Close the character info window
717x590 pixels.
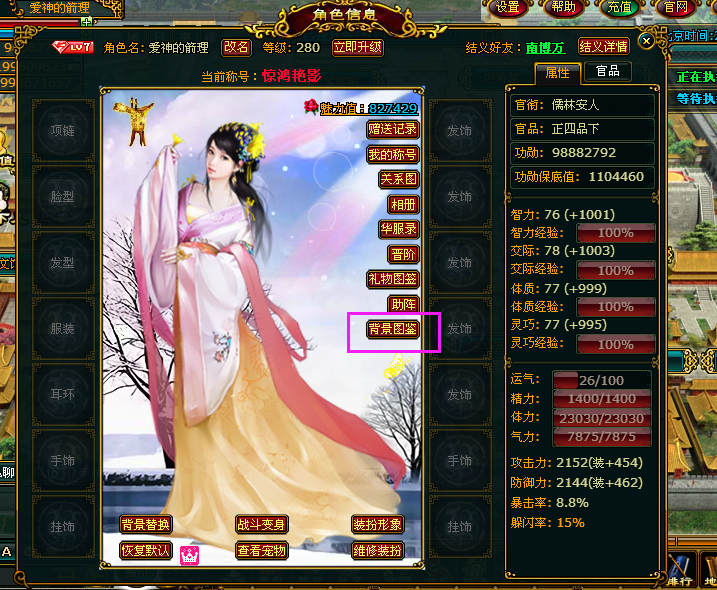click(647, 41)
